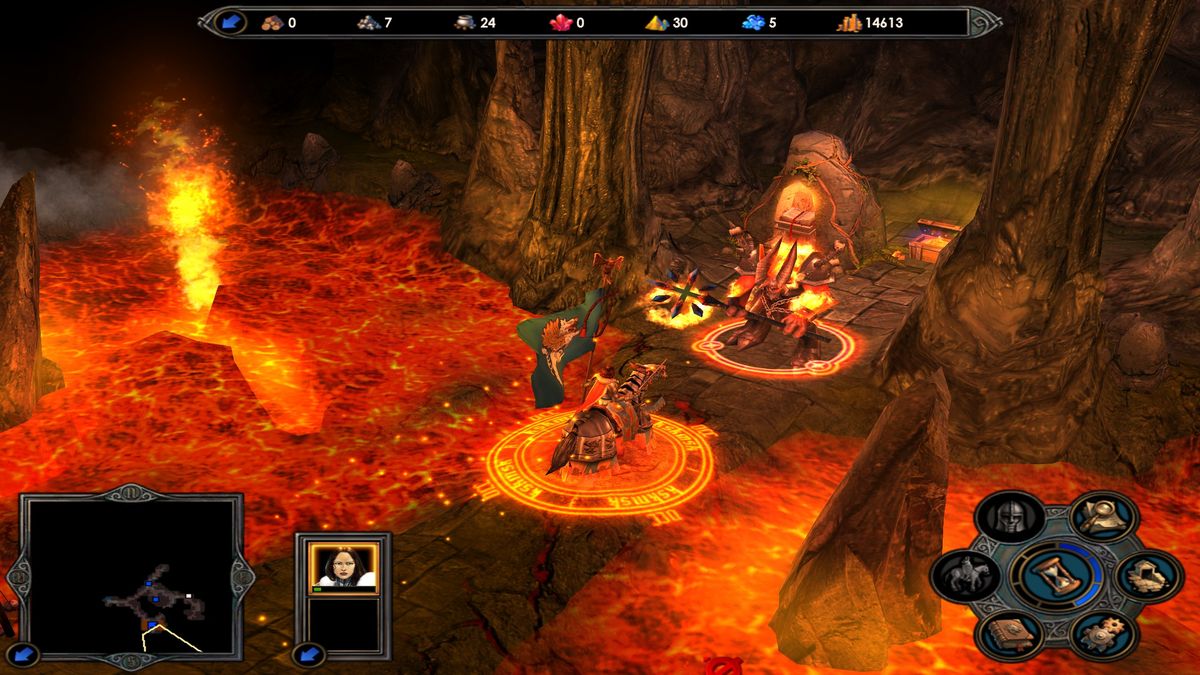Click the knight helmet hero button
This screenshot has height=675, width=1200.
click(x=1010, y=518)
